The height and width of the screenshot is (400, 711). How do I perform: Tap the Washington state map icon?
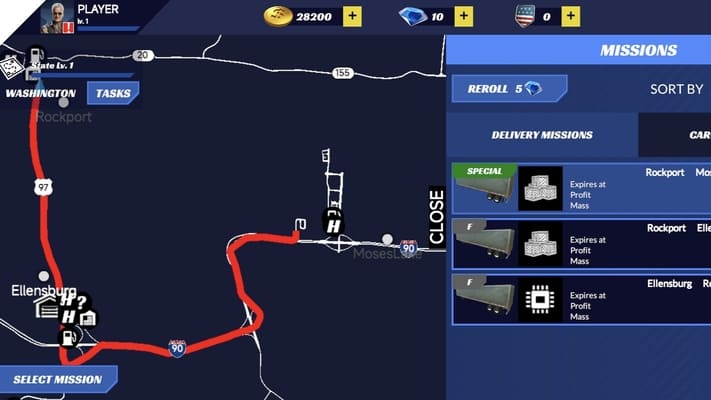[x=11, y=66]
